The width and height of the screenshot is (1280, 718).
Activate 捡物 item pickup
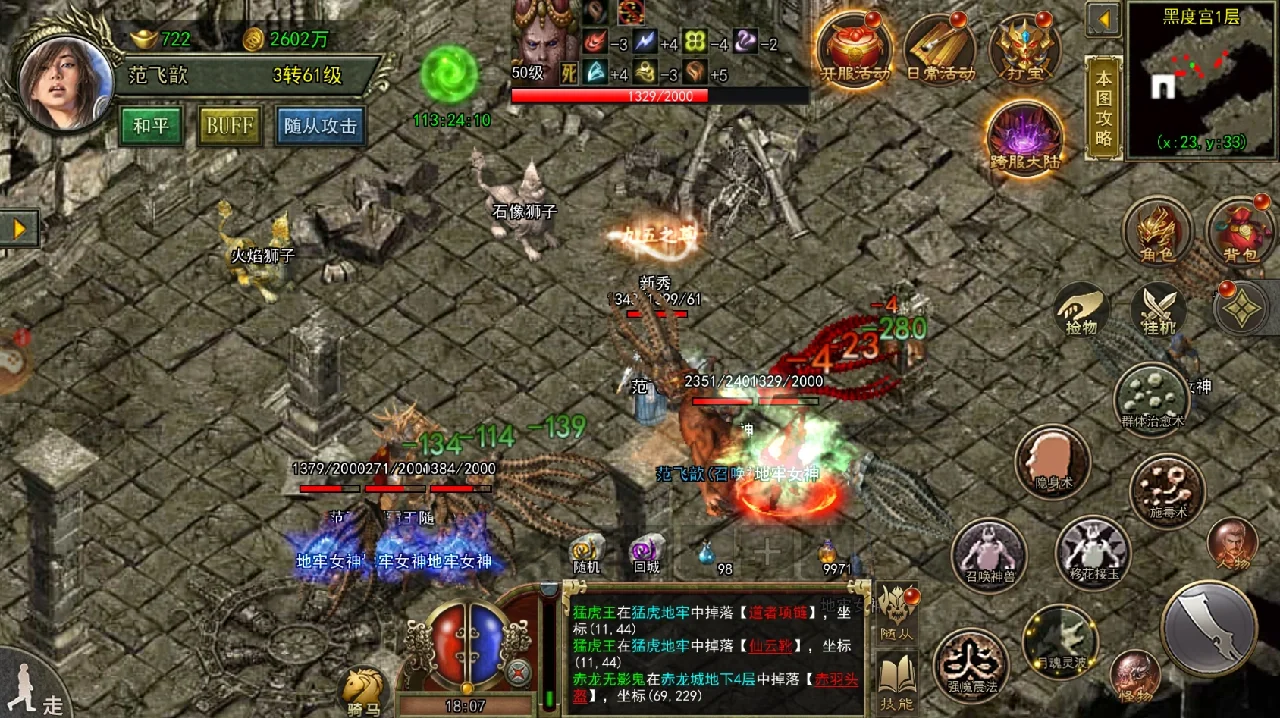[x=1081, y=310]
